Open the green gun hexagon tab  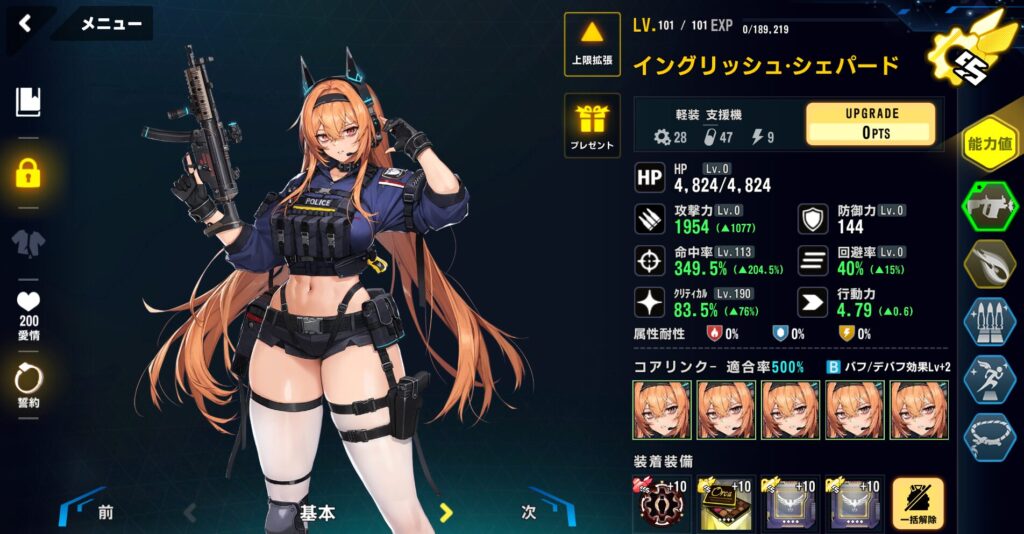(989, 207)
